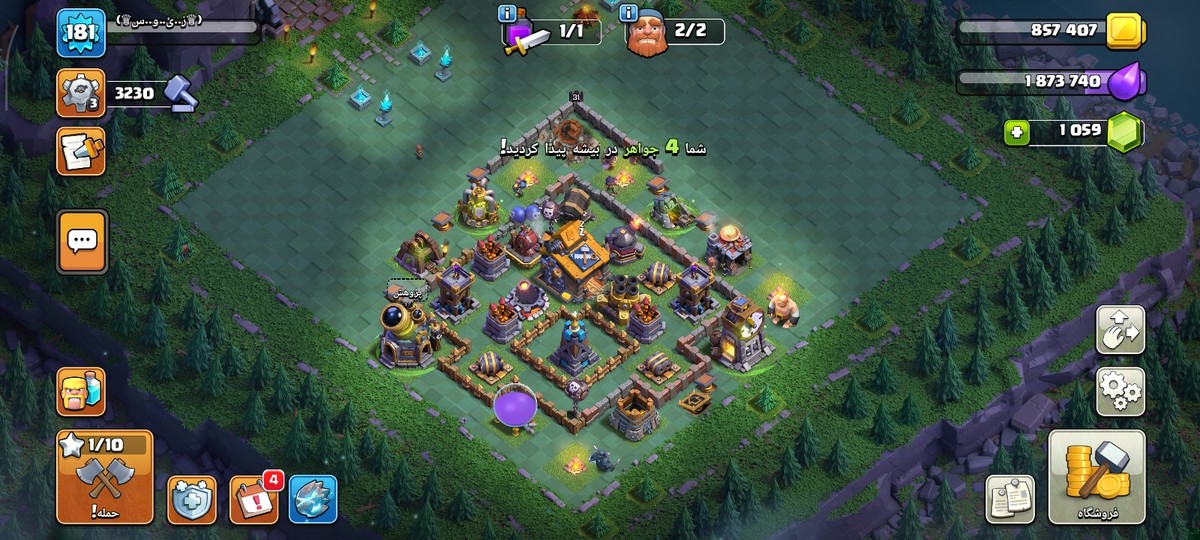Open the blue swirl icon in the bottom bar
This screenshot has height=540, width=1200.
313,499
